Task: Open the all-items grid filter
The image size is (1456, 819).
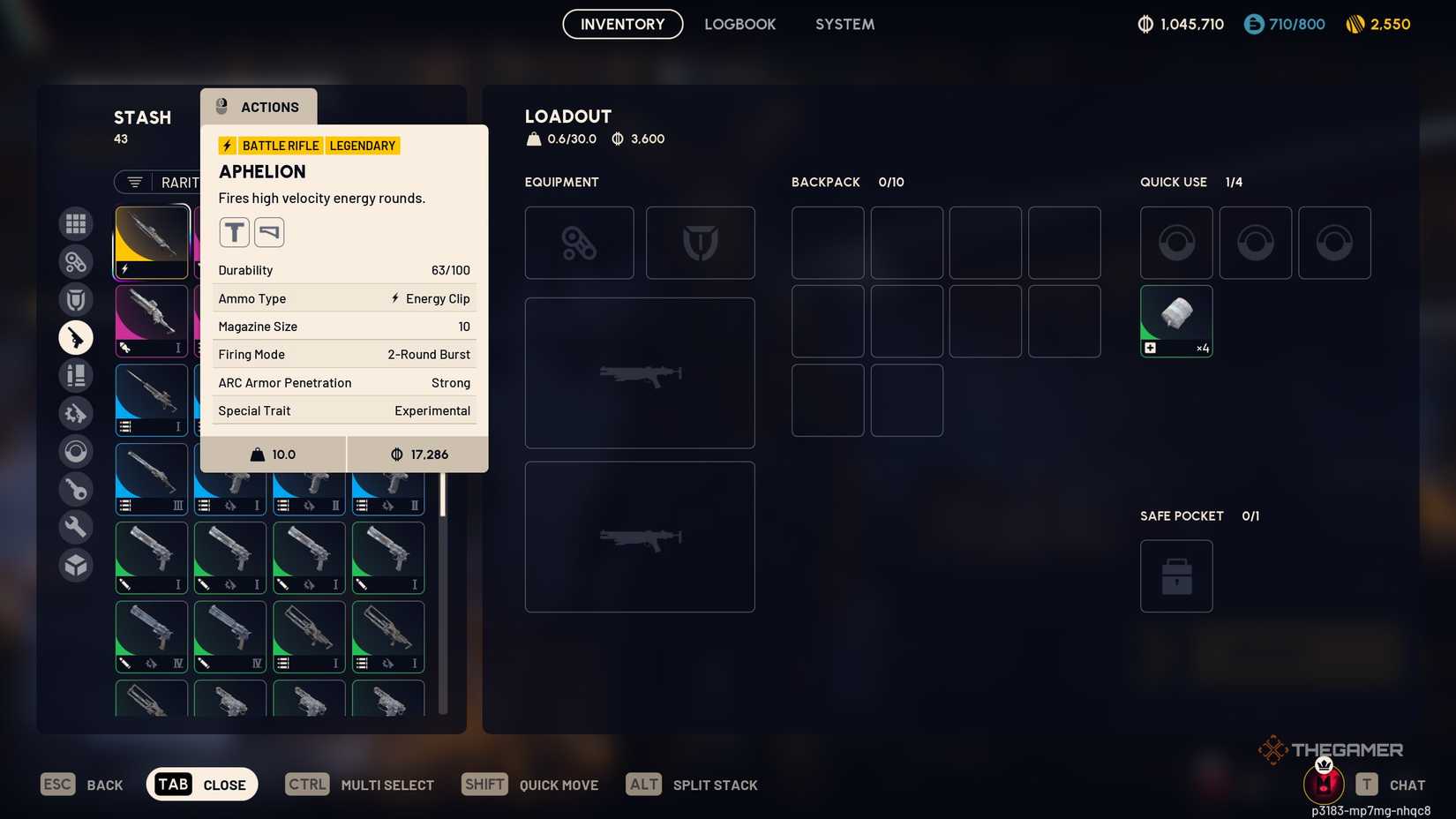Action: click(x=76, y=223)
